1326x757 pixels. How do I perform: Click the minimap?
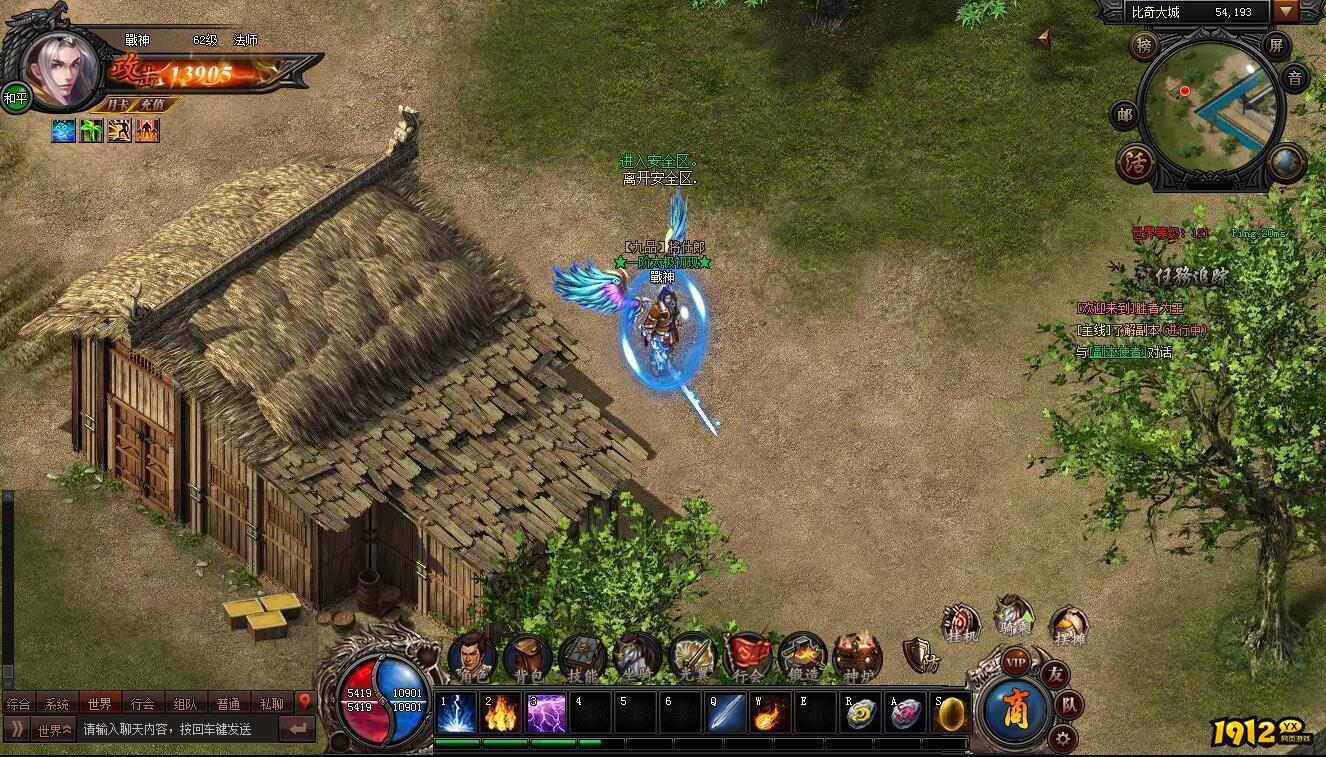point(1210,112)
